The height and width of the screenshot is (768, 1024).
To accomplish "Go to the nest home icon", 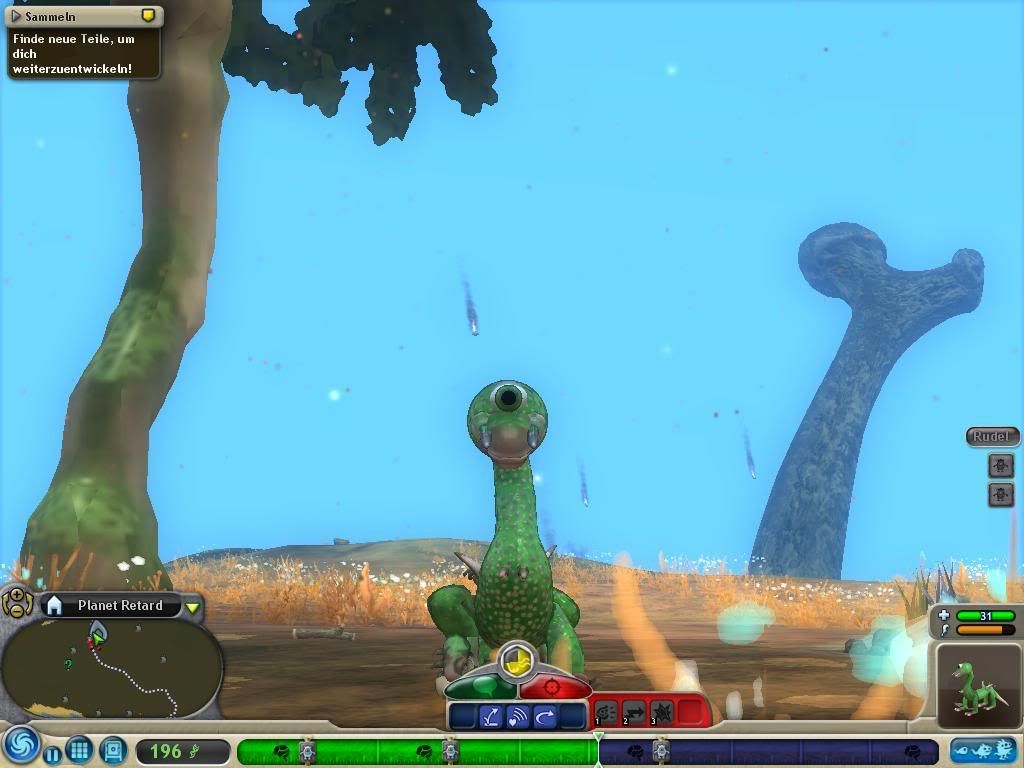I will 55,605.
